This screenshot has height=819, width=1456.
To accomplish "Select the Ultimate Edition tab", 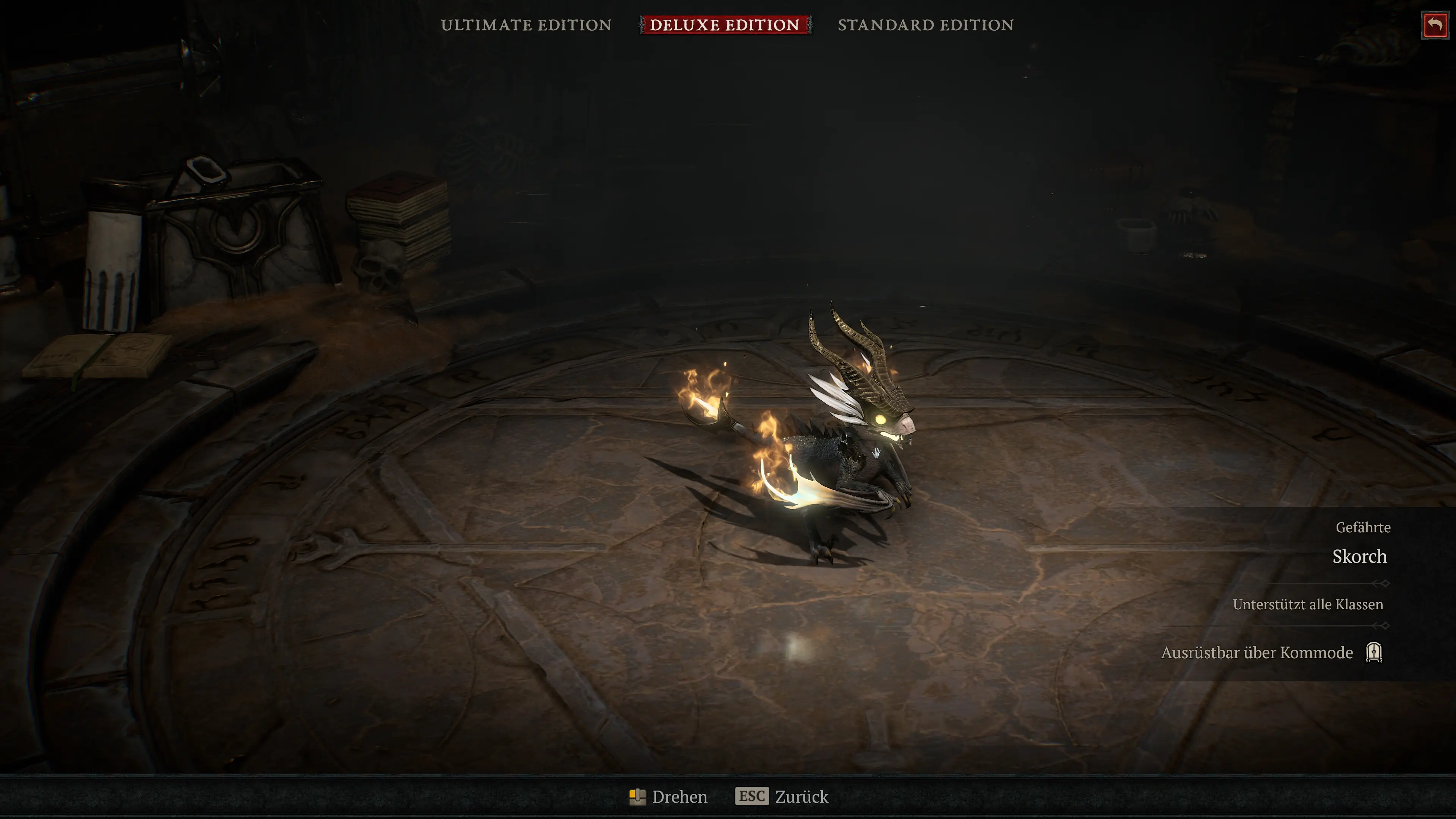I will click(527, 25).
